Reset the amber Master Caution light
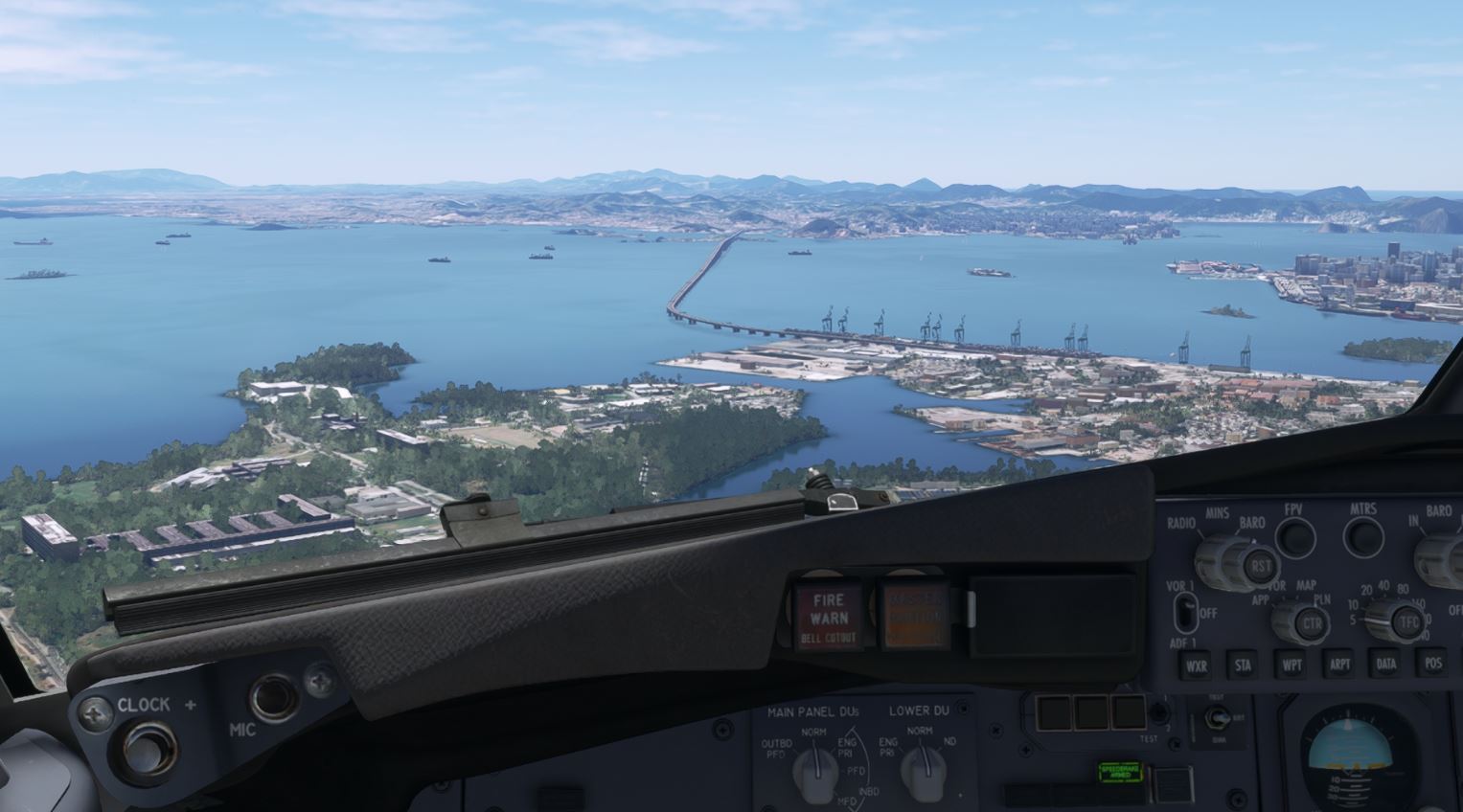 [x=912, y=614]
